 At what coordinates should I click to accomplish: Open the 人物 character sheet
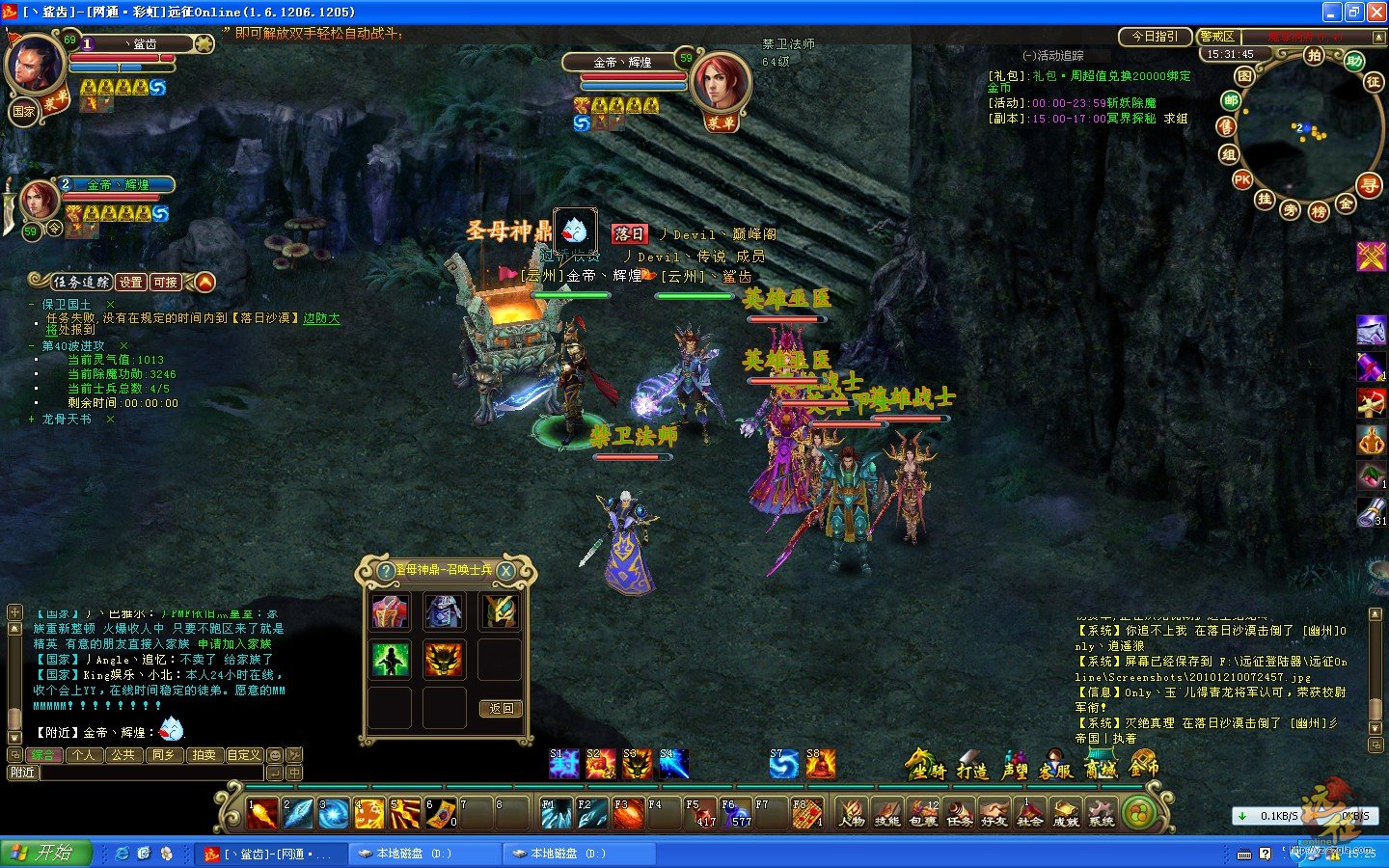coord(851,813)
